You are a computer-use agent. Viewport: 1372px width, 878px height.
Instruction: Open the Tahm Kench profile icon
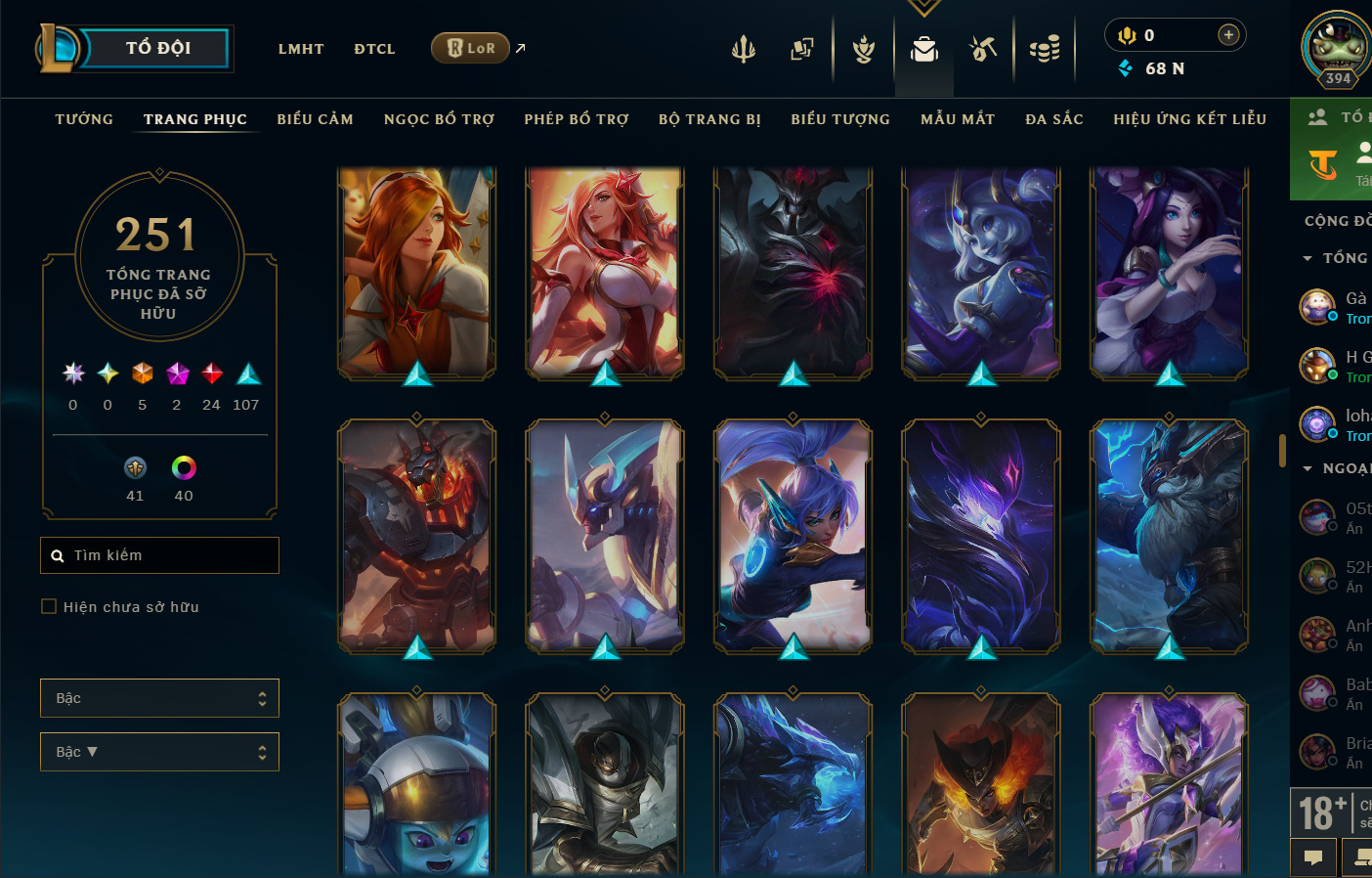[1337, 46]
